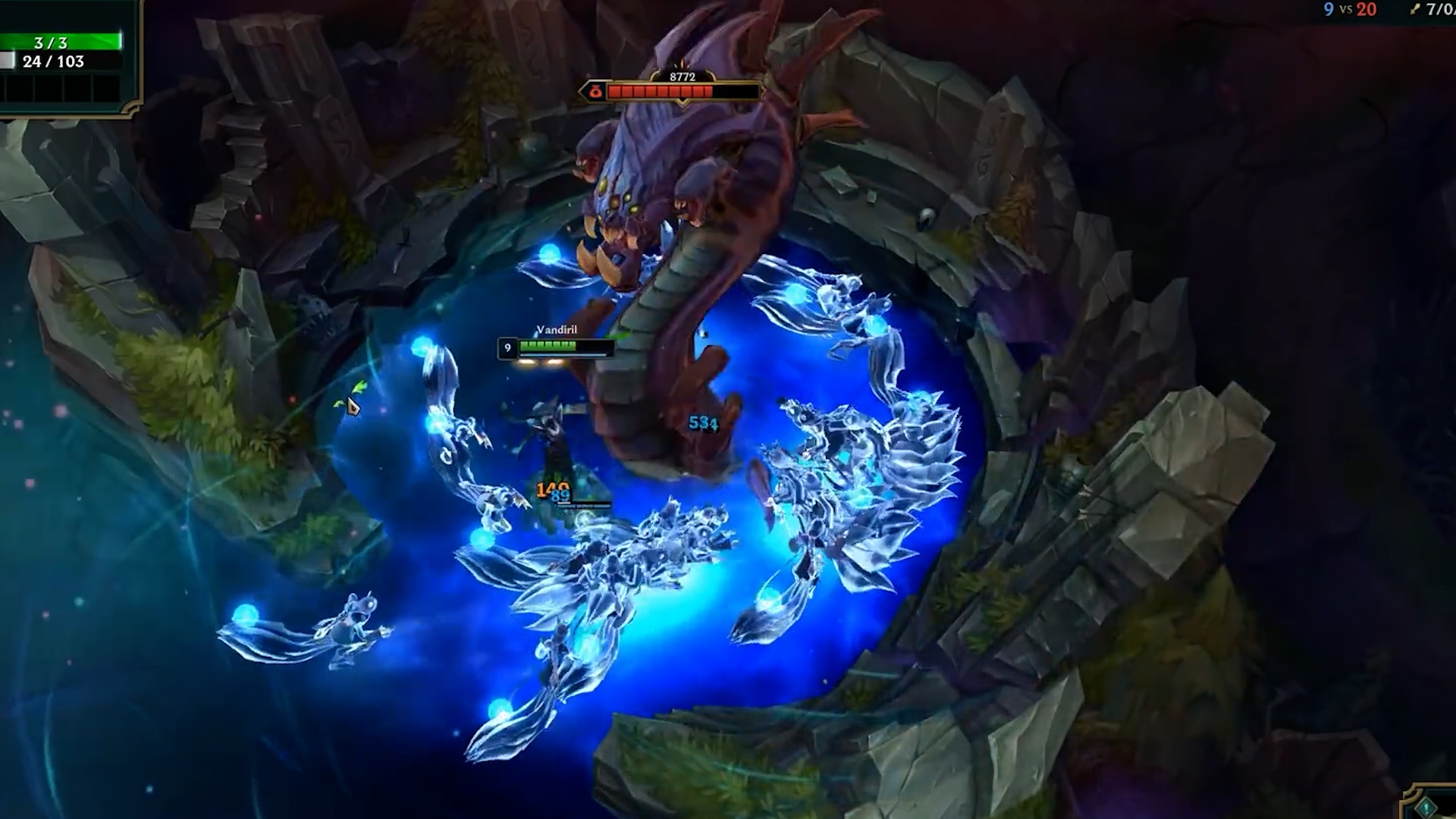This screenshot has width=1456, height=819.
Task: Open the 7/0 KDA scoreboard tab
Action: tap(1437, 9)
